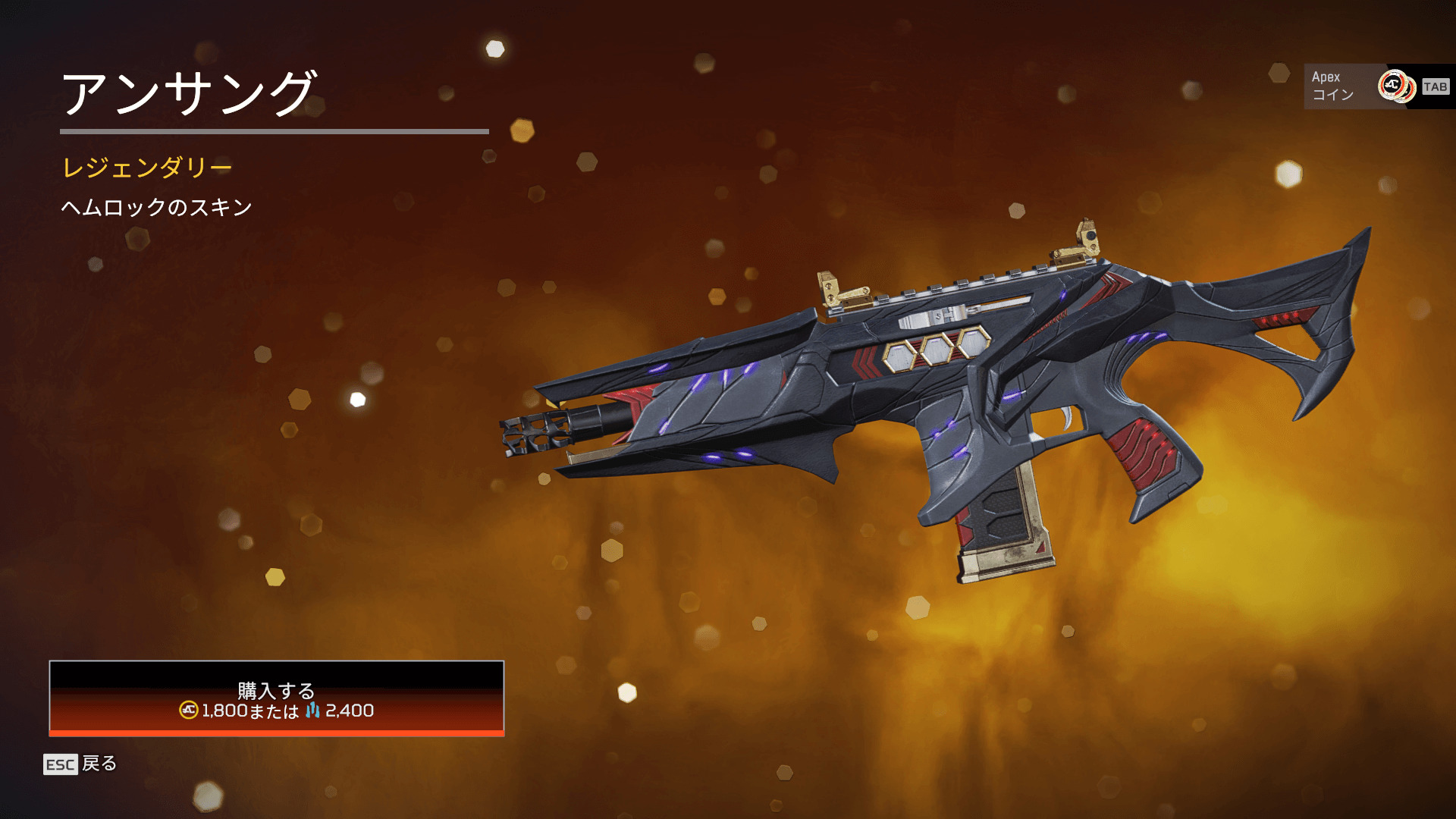Click the 購入する purchase button

276,698
